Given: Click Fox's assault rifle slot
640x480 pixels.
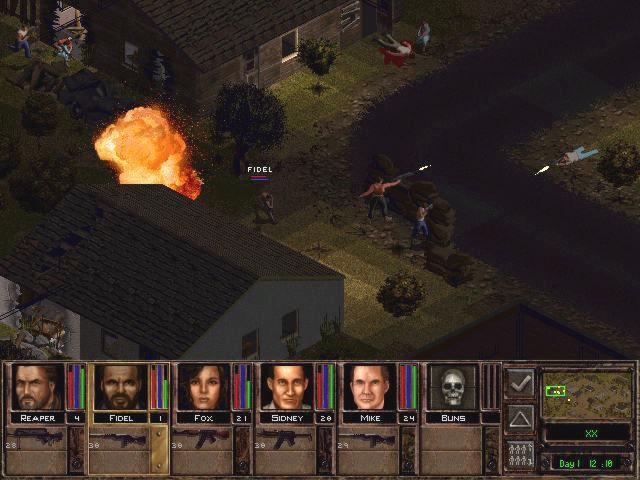Looking at the screenshot, I should [x=201, y=438].
